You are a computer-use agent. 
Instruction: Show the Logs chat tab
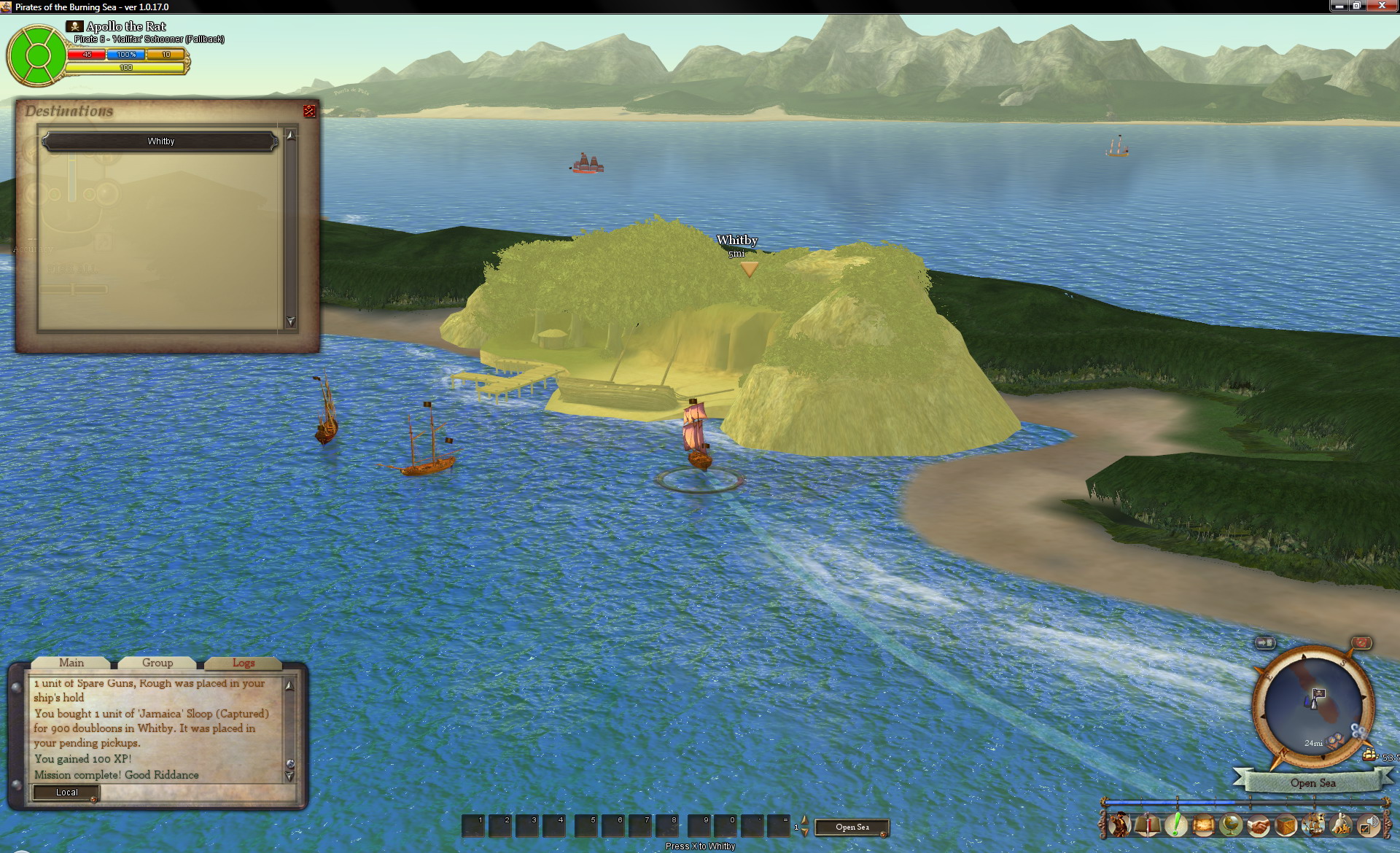(244, 663)
